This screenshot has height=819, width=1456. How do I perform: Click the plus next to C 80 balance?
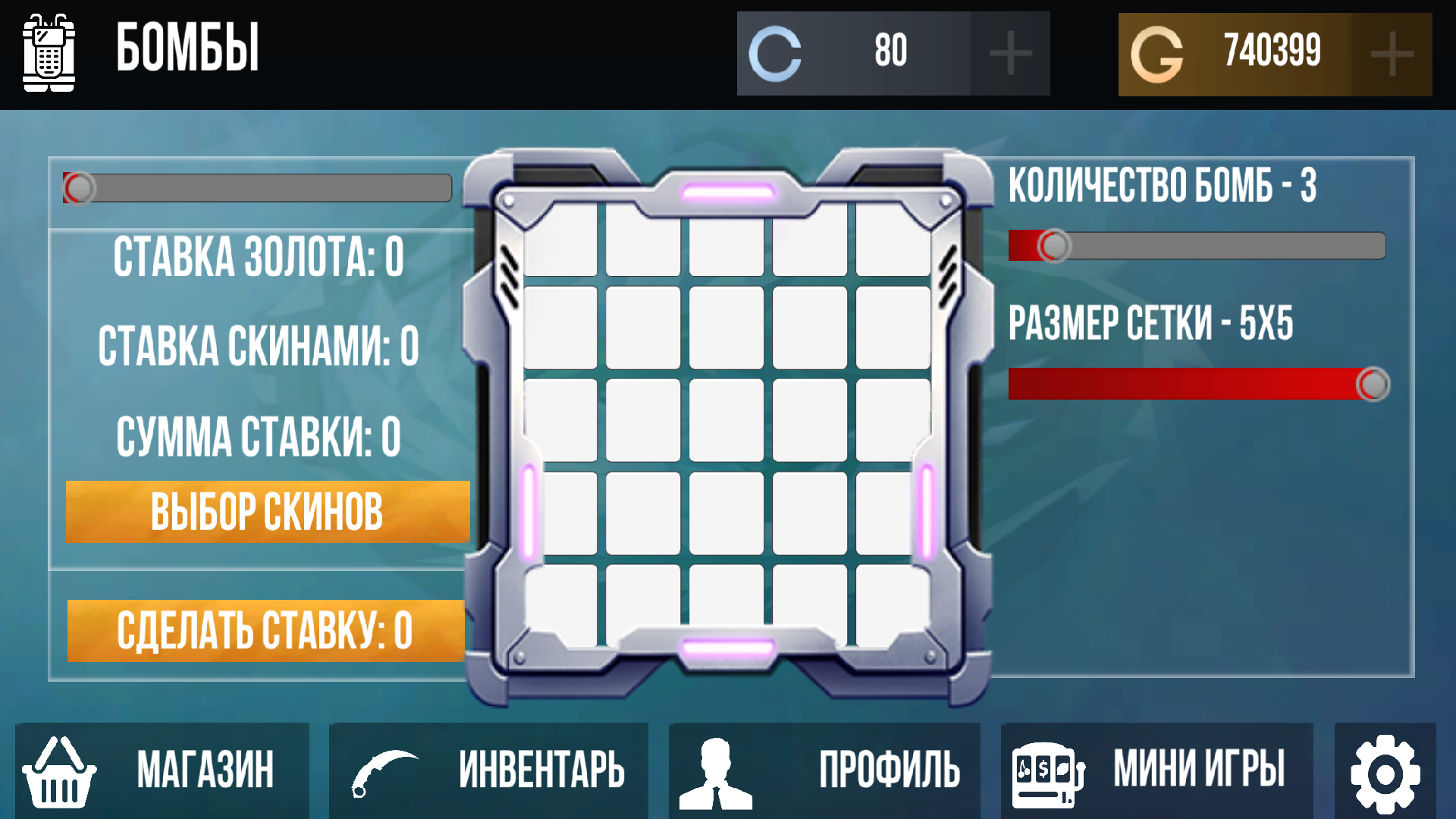pyautogui.click(x=1009, y=52)
